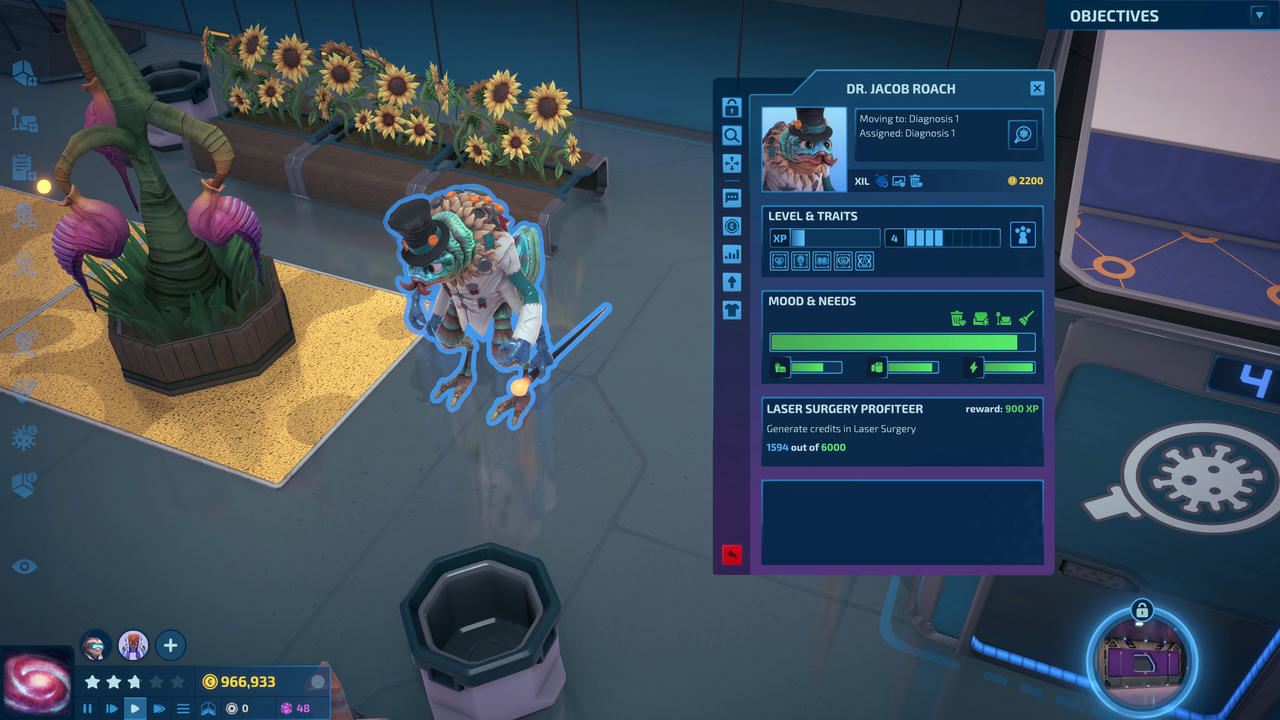The height and width of the screenshot is (720, 1280).
Task: Expand the Objectives dropdown
Action: pos(1259,15)
